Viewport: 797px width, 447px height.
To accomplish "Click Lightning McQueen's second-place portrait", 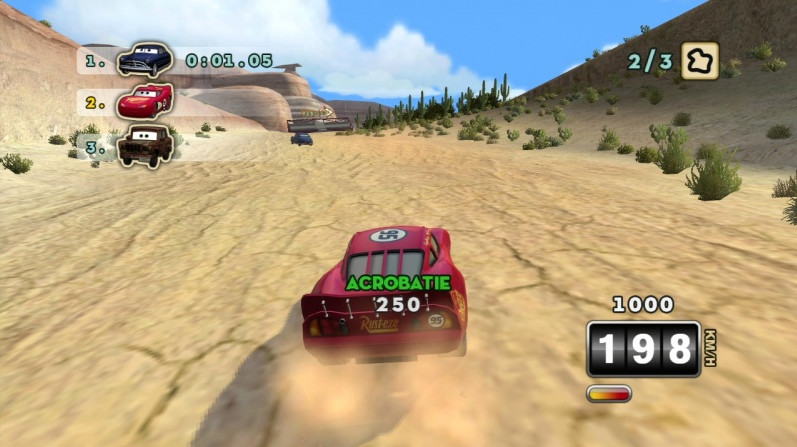I will pyautogui.click(x=145, y=101).
